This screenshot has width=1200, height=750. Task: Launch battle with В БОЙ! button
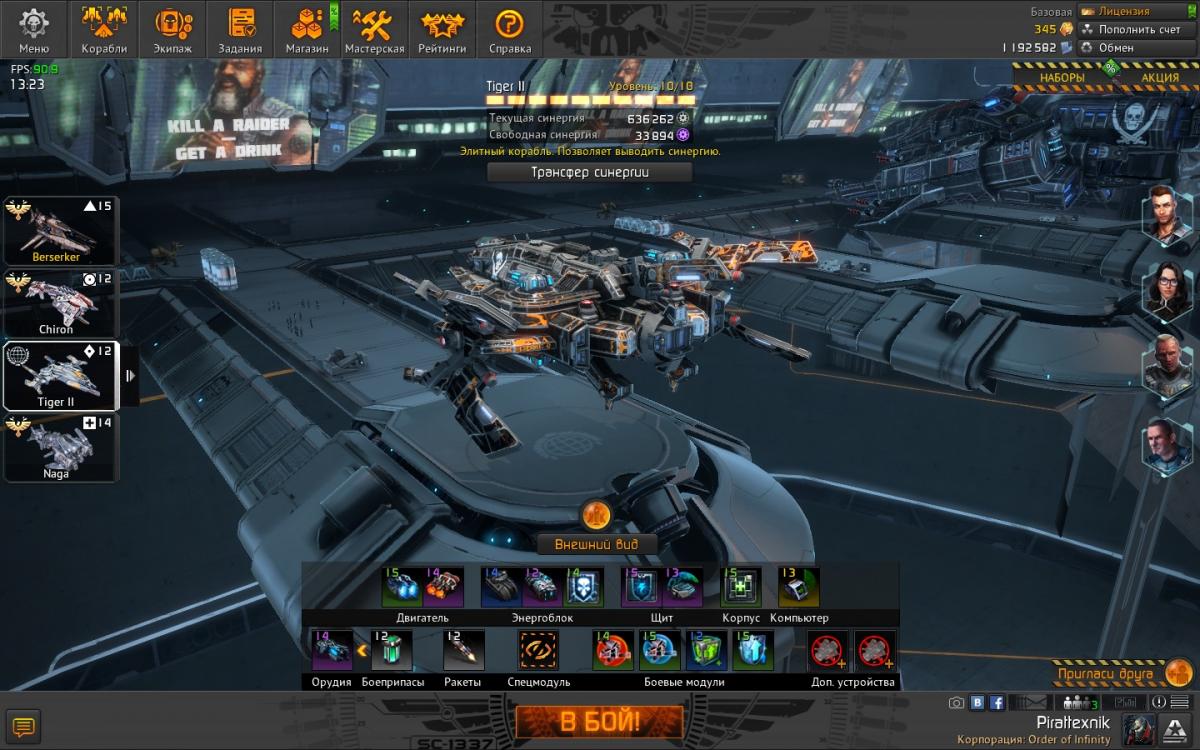(599, 721)
